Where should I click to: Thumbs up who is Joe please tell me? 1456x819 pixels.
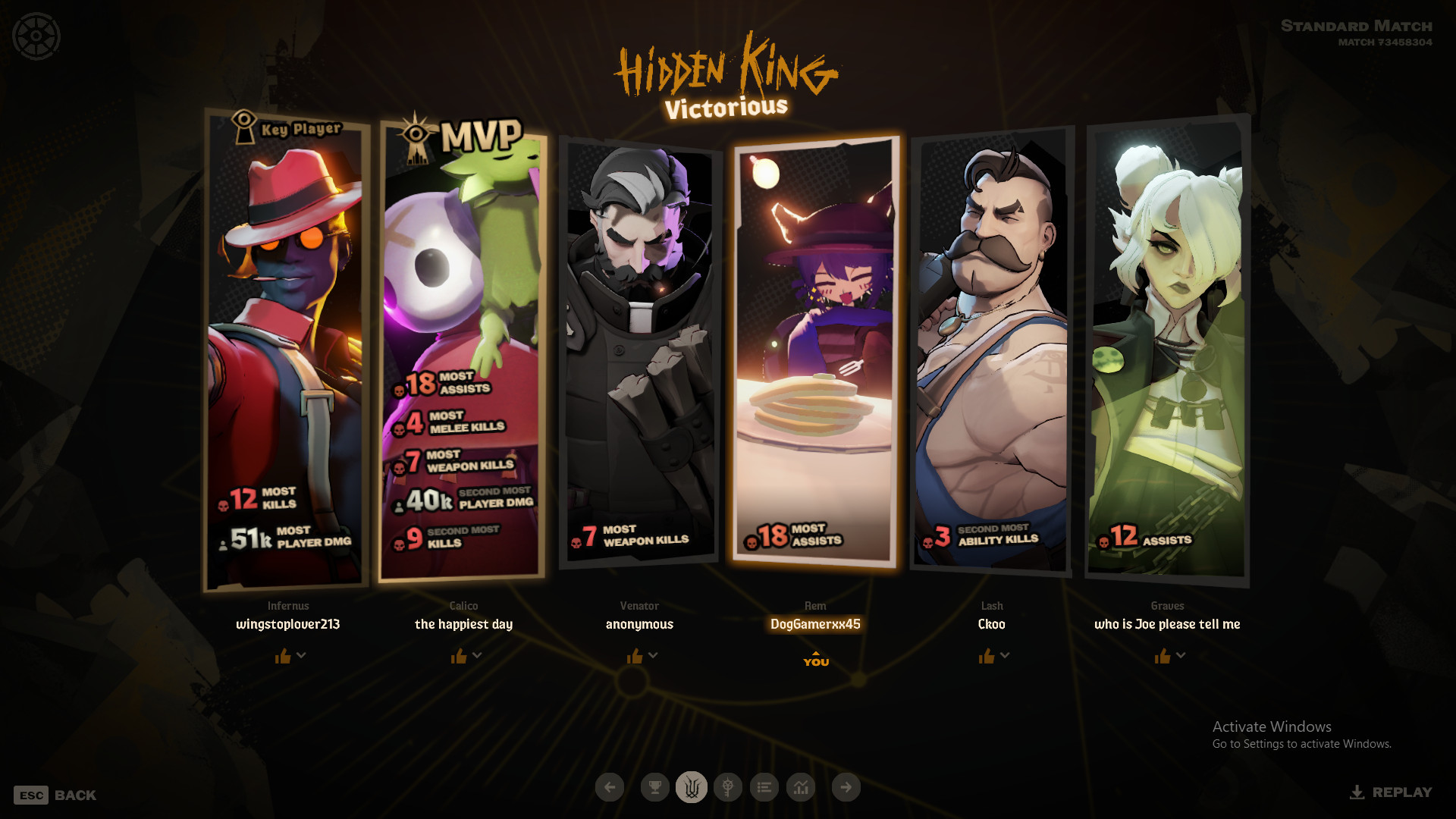pyautogui.click(x=1162, y=656)
